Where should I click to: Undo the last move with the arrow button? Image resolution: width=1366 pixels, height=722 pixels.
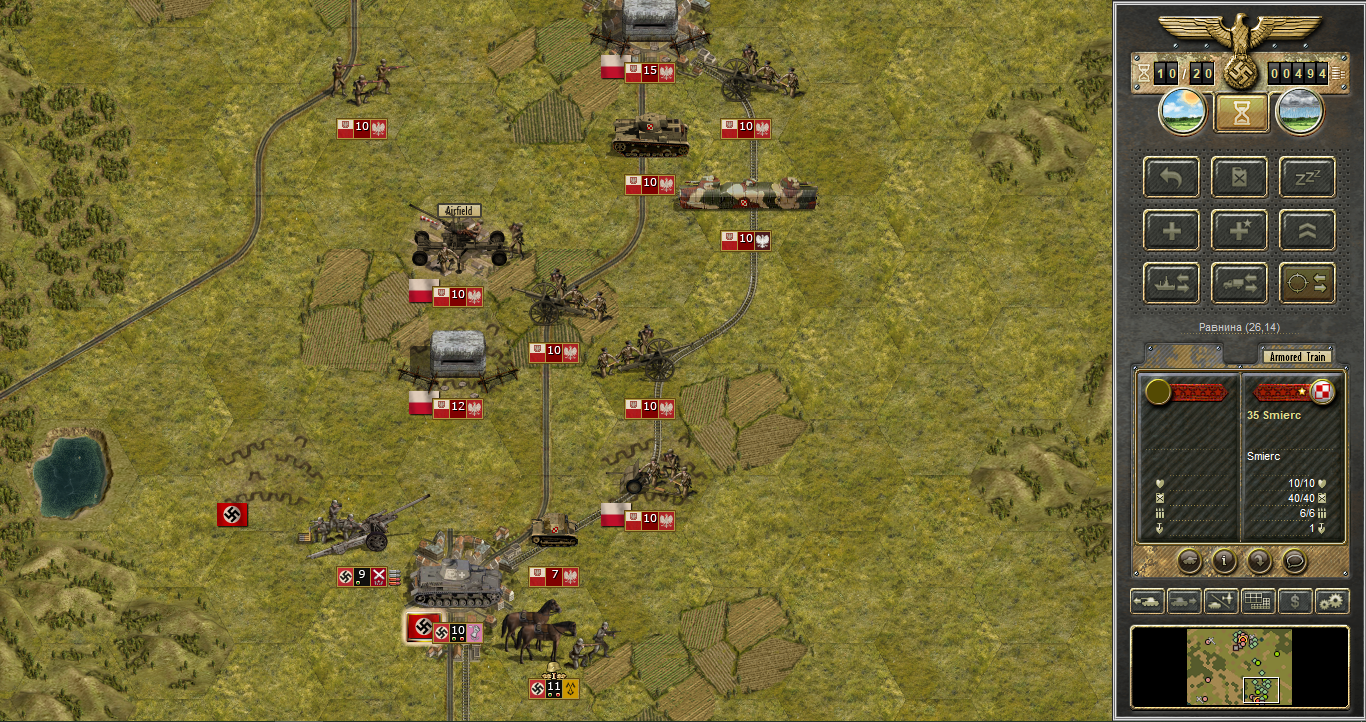(1173, 178)
